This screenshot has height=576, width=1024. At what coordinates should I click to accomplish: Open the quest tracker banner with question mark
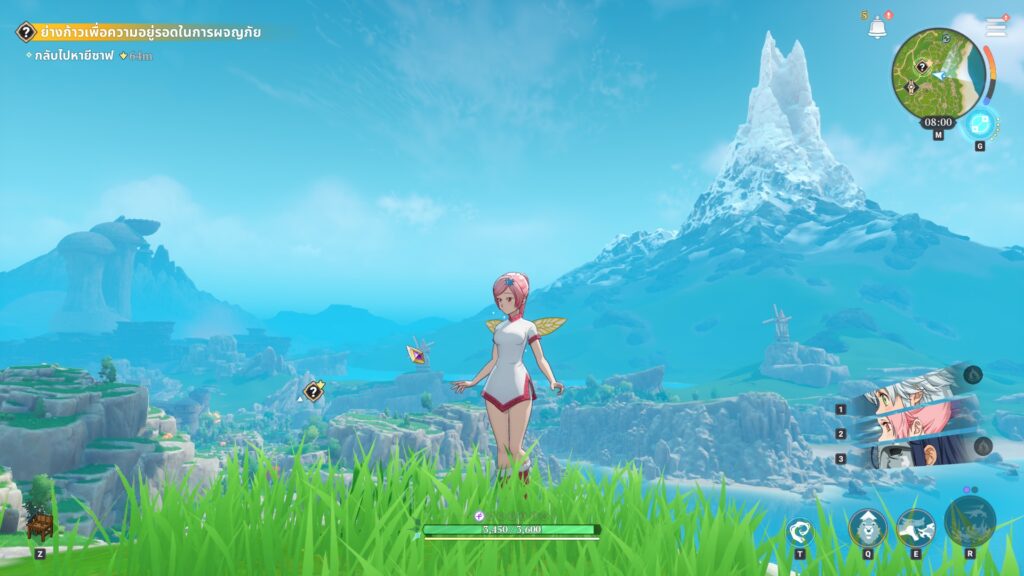[x=140, y=32]
